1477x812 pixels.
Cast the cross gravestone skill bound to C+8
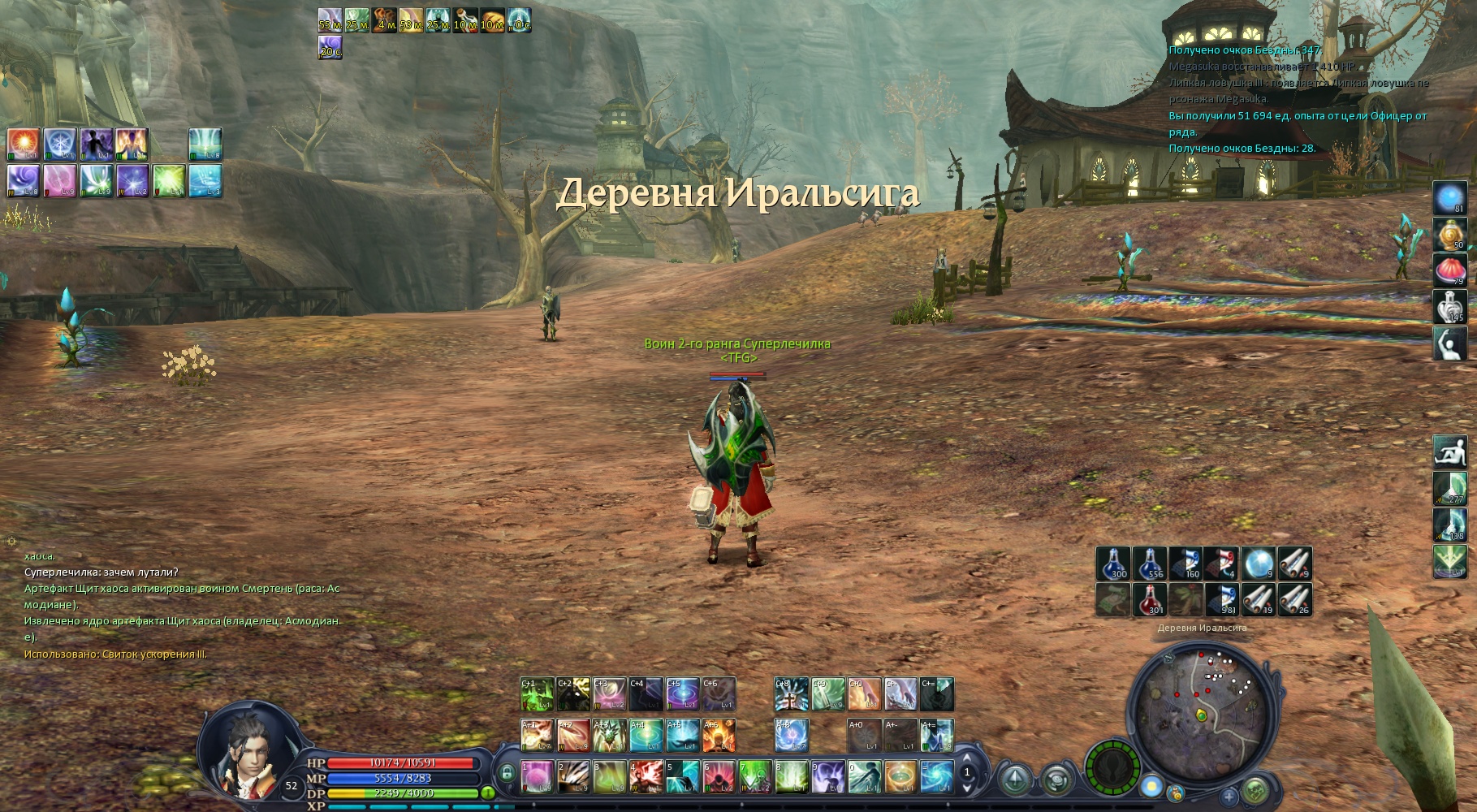791,694
